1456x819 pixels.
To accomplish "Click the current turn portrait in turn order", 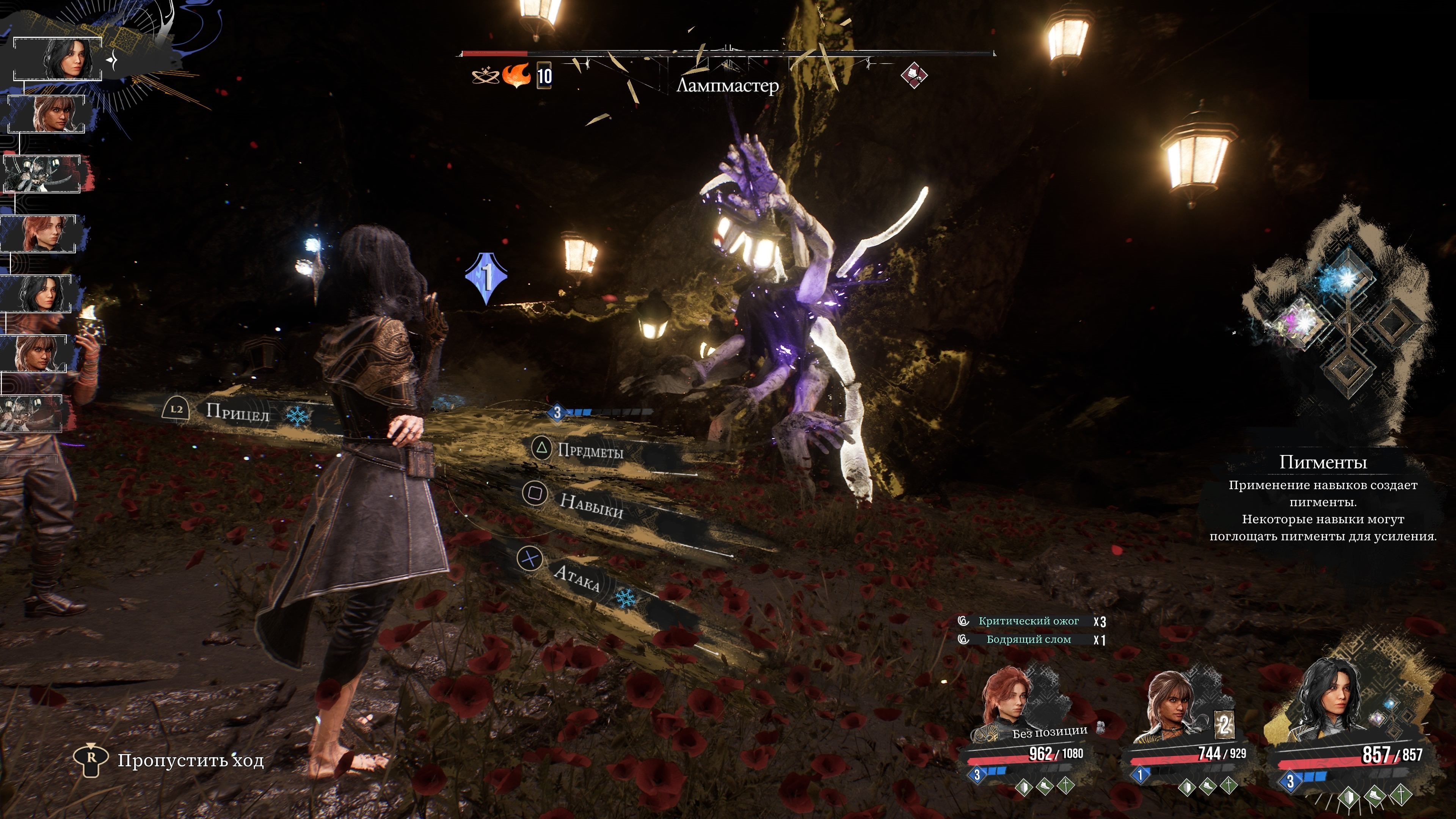I will [58, 59].
